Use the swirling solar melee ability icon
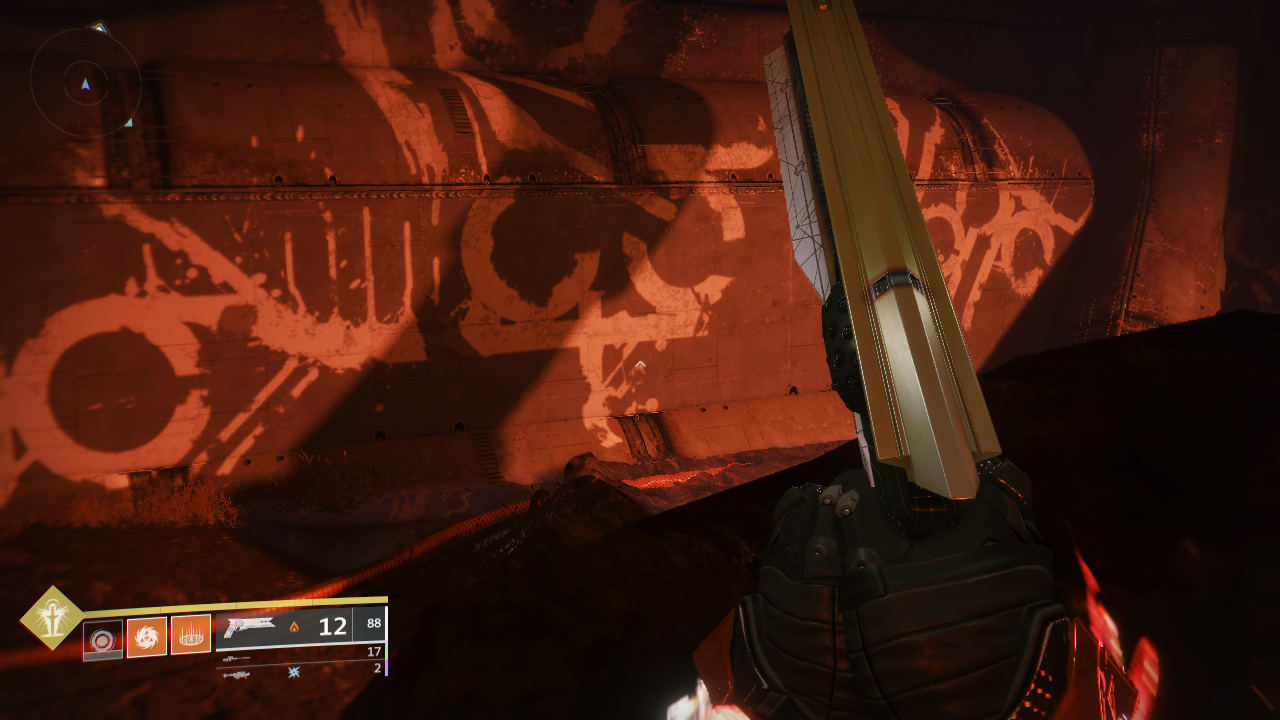Viewport: 1280px width, 720px height. 146,636
